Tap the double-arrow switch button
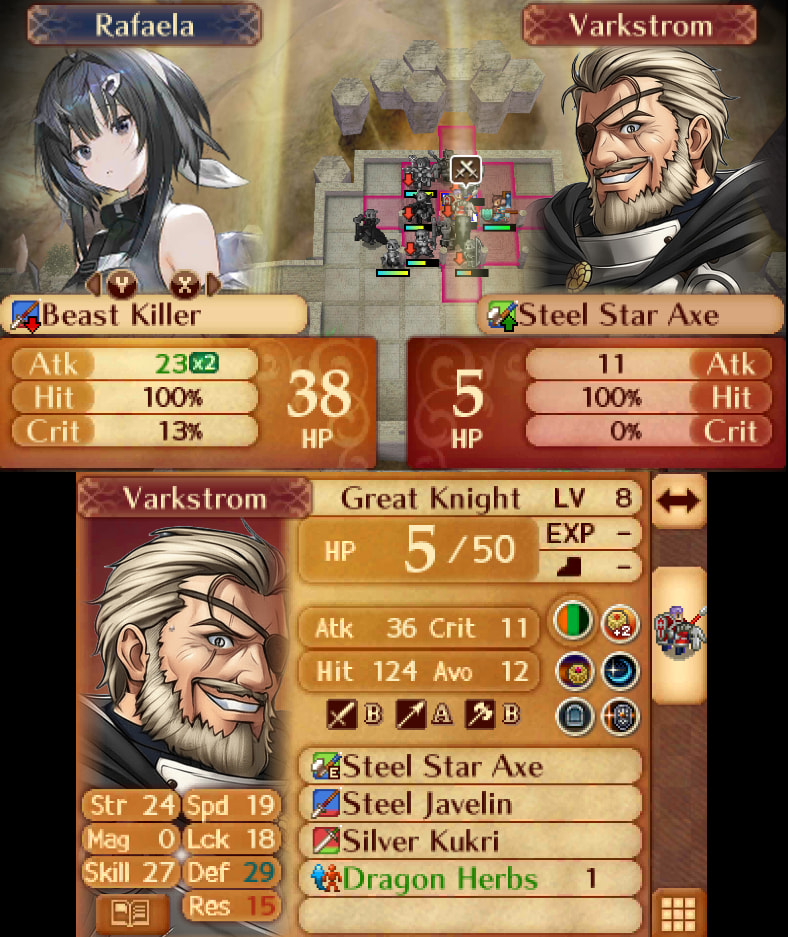Screen dimensions: 788x937 [x=679, y=500]
